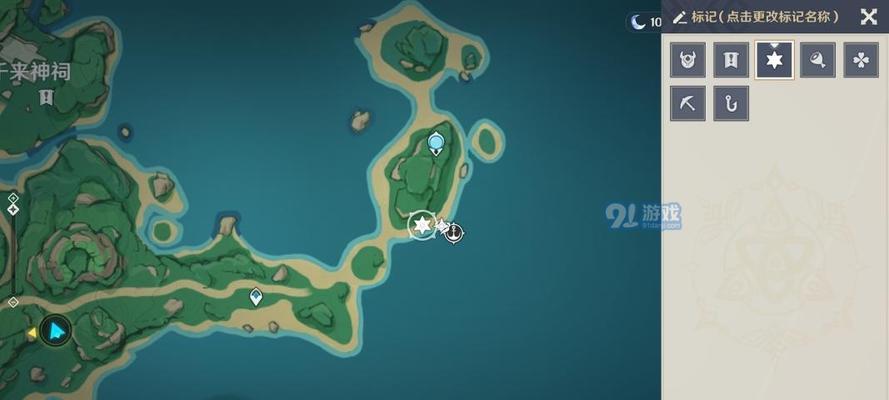This screenshot has width=889, height=400.
Task: Click the blue orb pin on the island
Action: pos(436,144)
